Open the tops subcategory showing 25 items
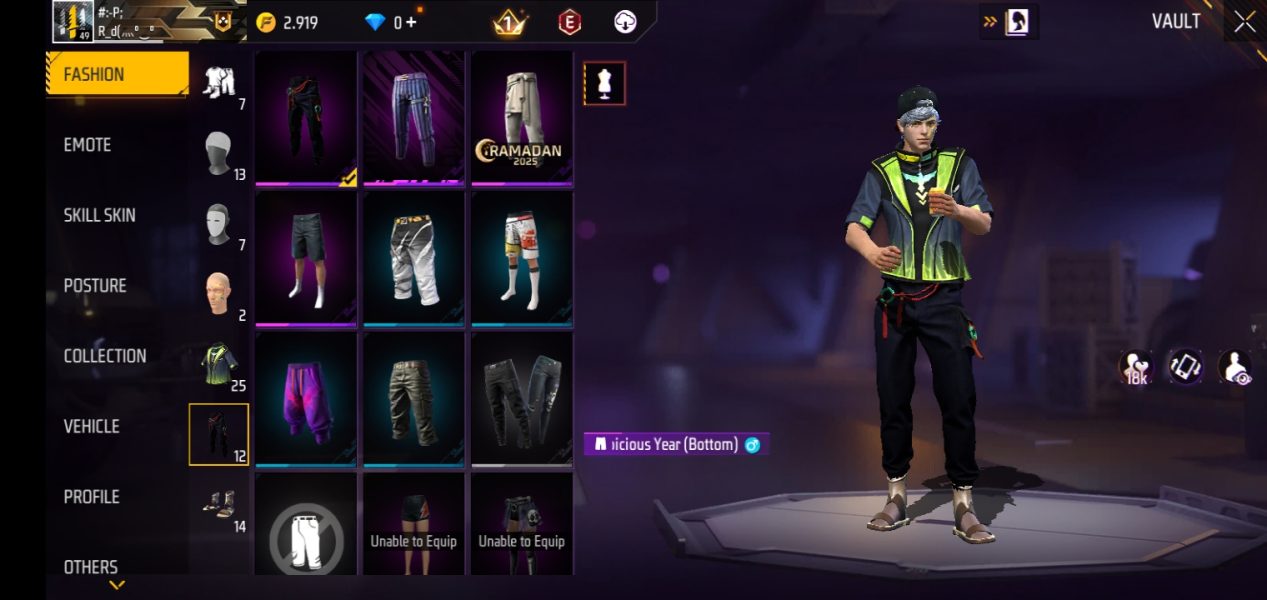Image resolution: width=1267 pixels, height=600 pixels. tap(219, 364)
